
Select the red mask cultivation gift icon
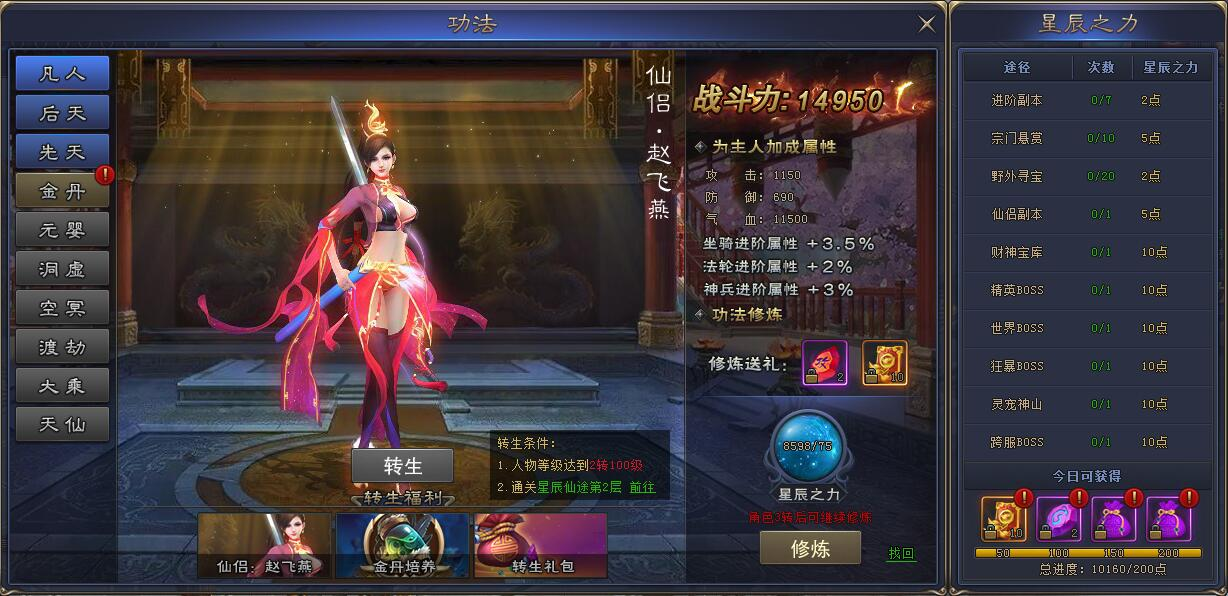(825, 363)
